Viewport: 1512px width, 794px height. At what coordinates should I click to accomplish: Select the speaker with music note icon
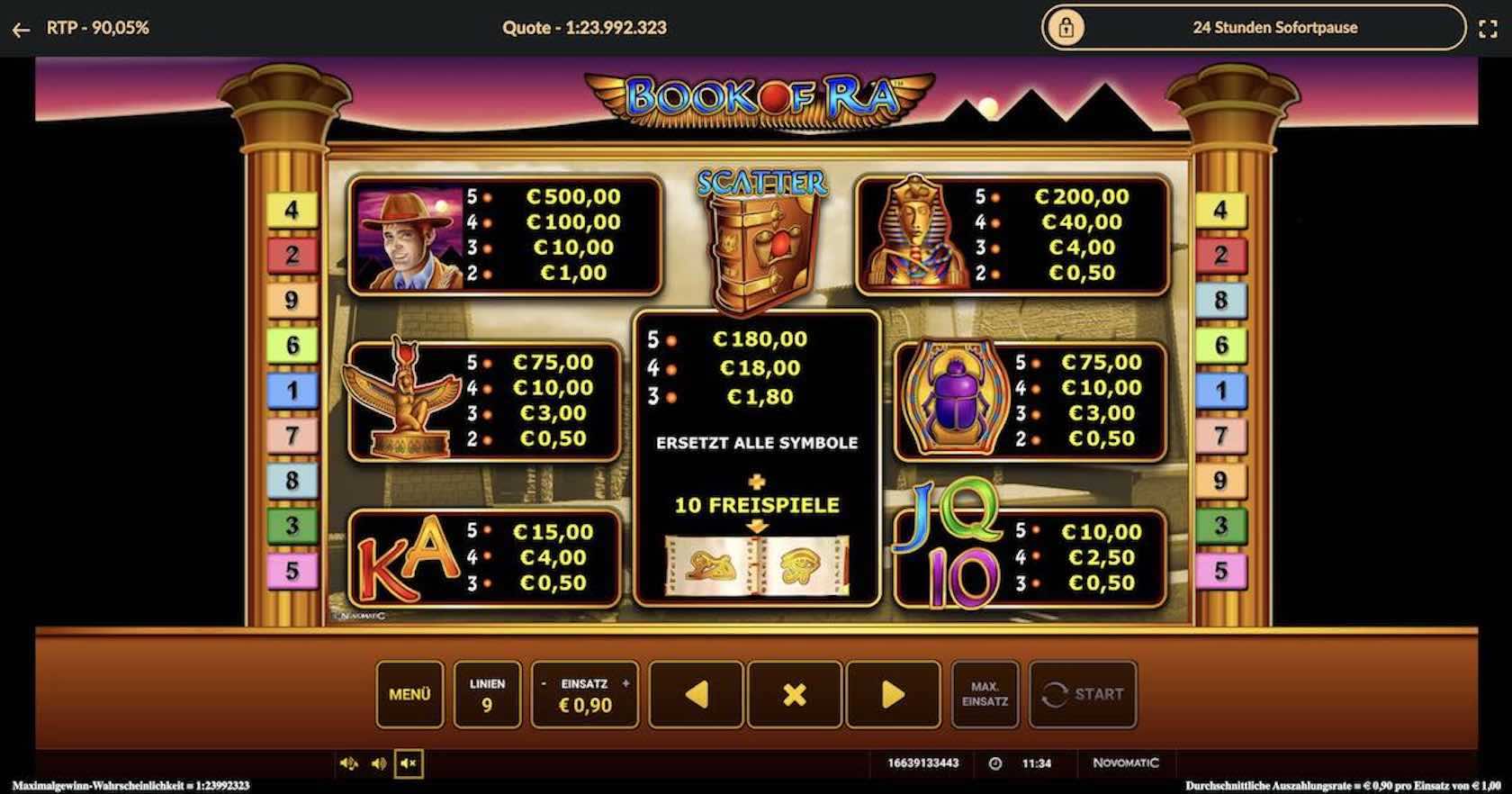click(x=349, y=763)
